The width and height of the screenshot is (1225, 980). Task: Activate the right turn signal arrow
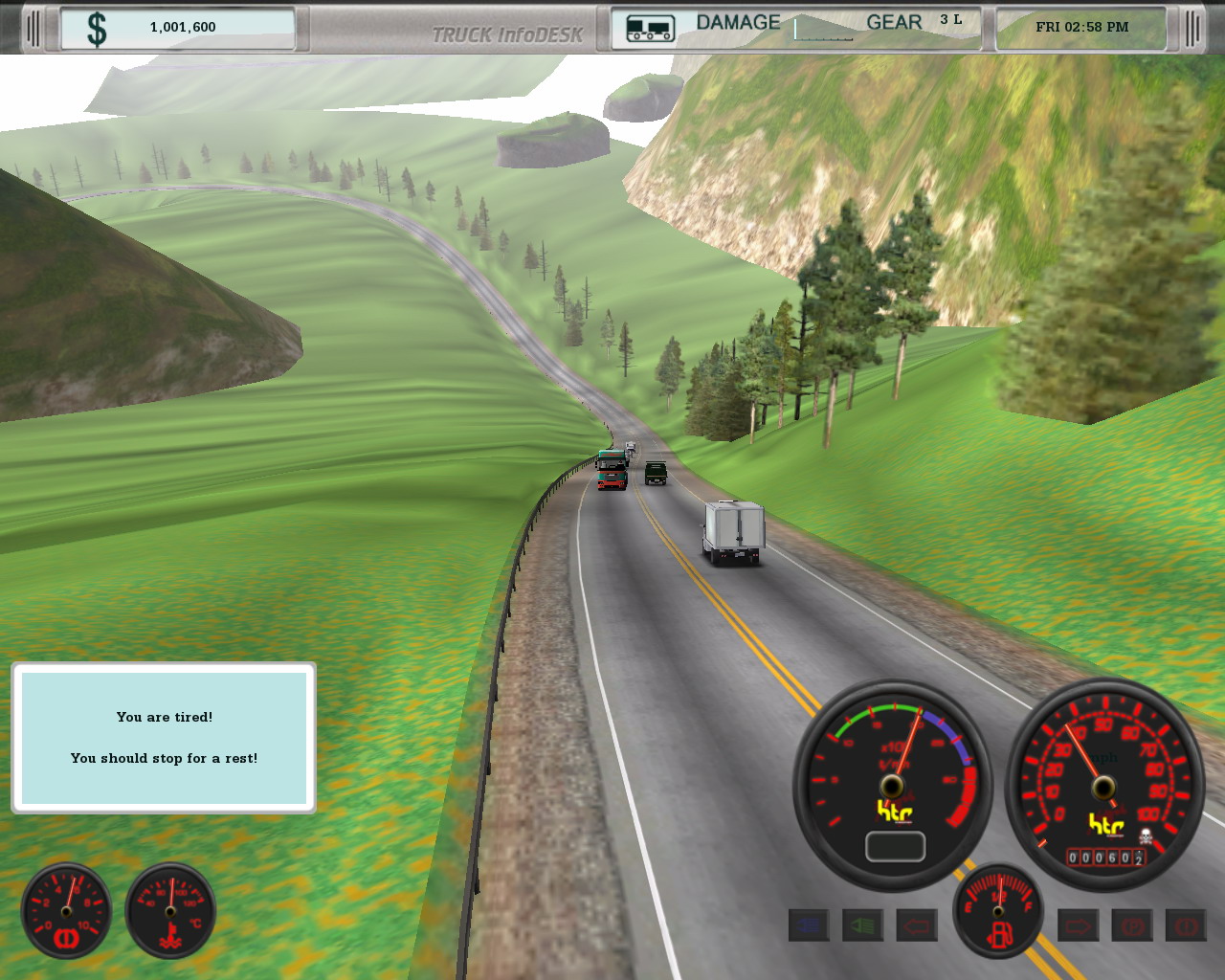pos(1078,925)
